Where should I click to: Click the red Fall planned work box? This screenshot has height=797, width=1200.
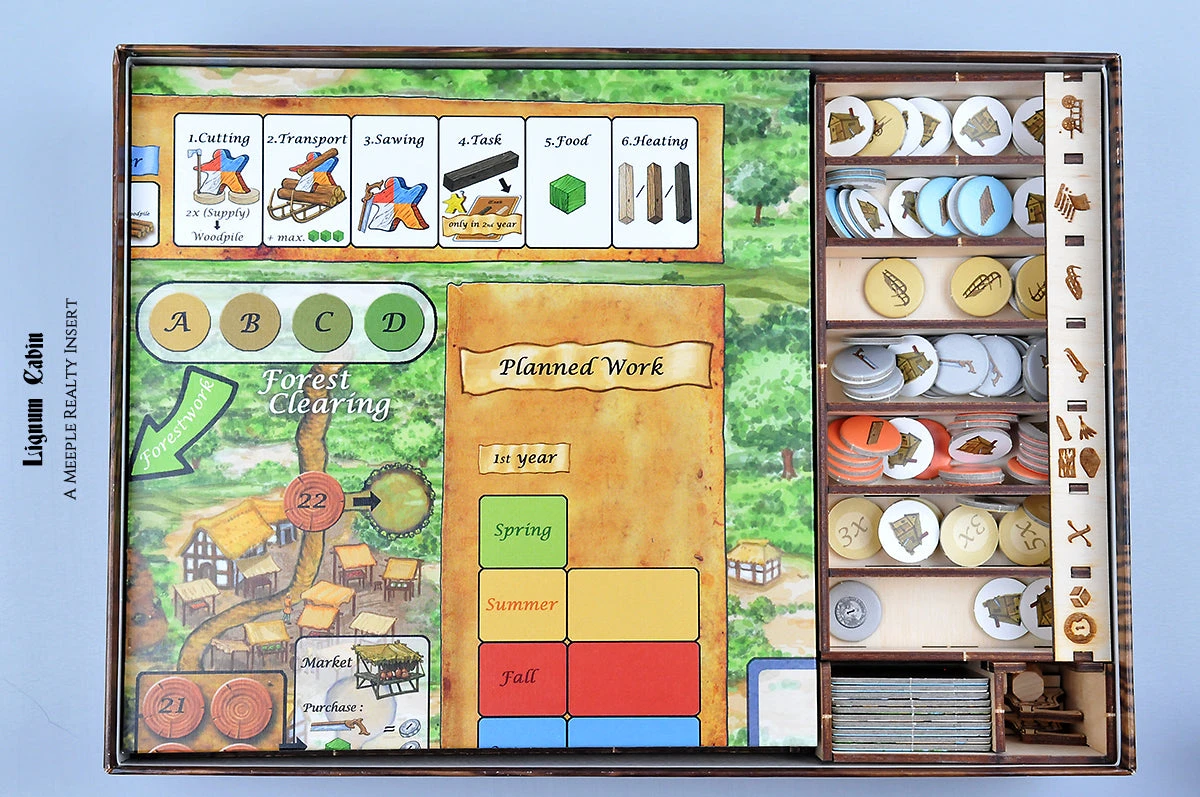point(522,678)
